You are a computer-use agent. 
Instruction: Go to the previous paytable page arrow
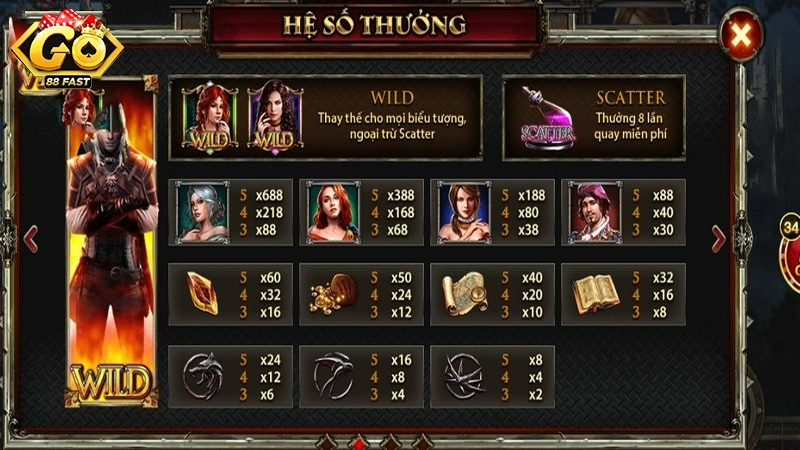30,237
